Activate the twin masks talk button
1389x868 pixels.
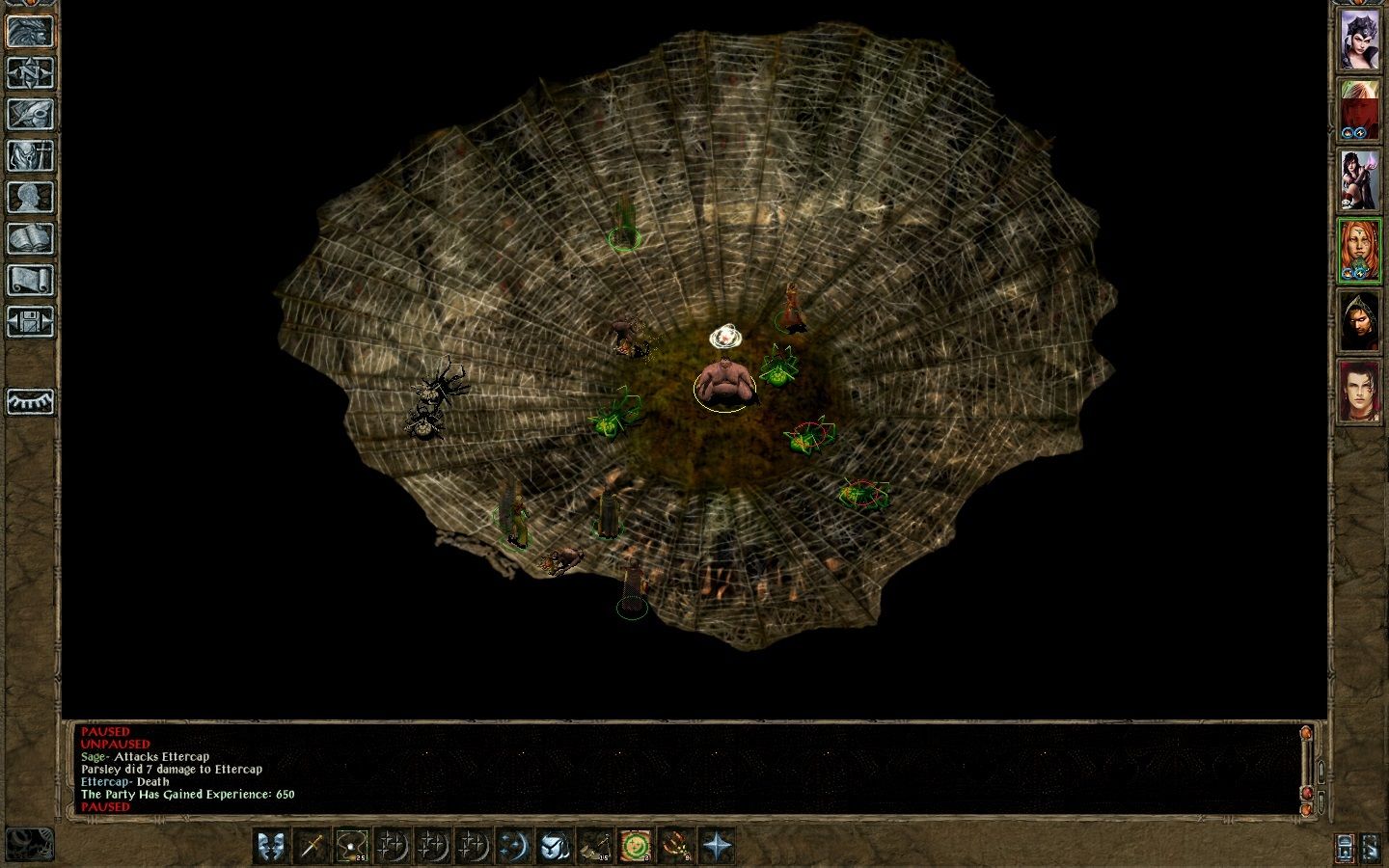click(x=272, y=846)
